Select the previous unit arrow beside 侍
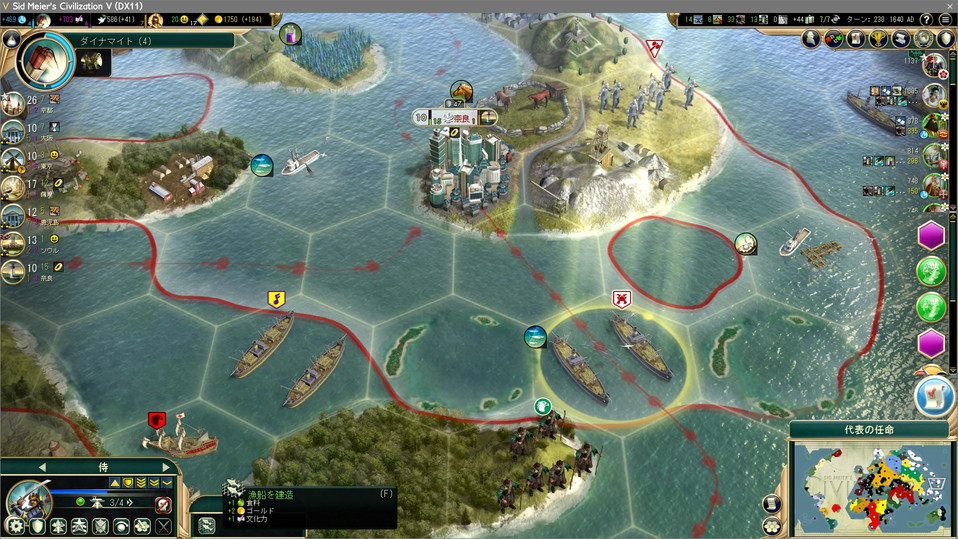Viewport: 958px width, 539px height. [42, 467]
